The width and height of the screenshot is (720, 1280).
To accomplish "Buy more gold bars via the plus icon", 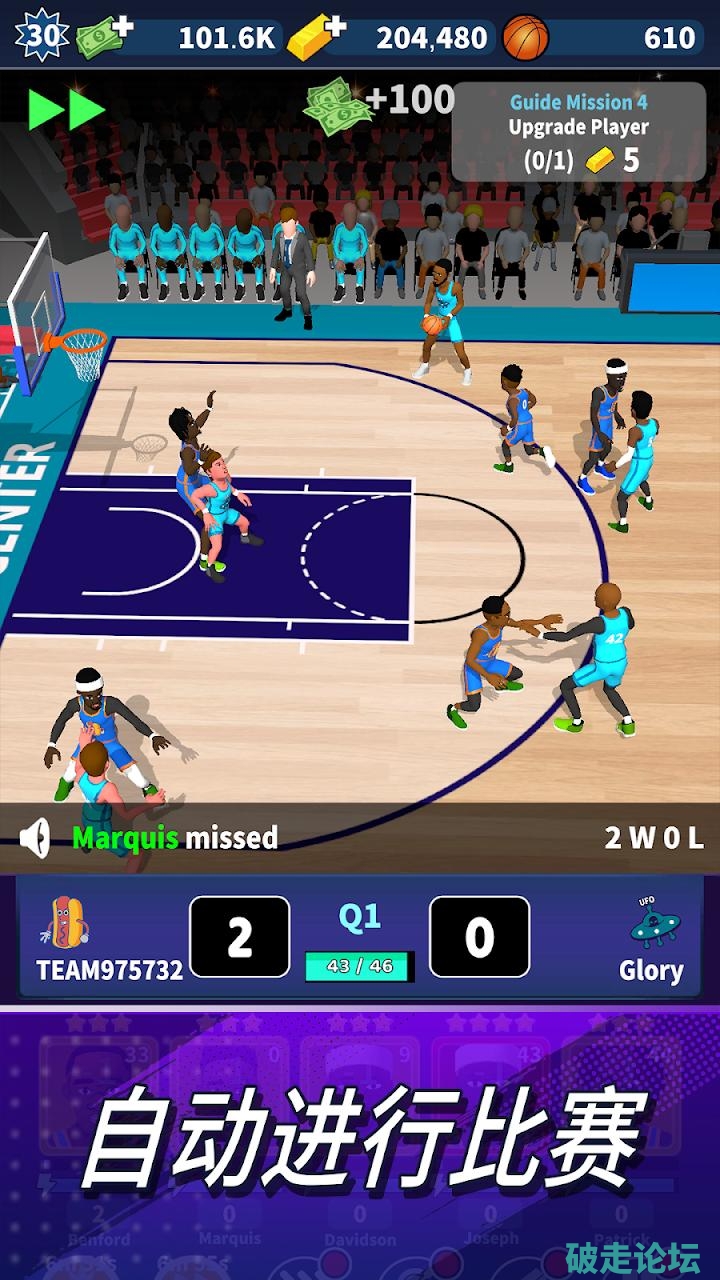I will click(x=315, y=37).
